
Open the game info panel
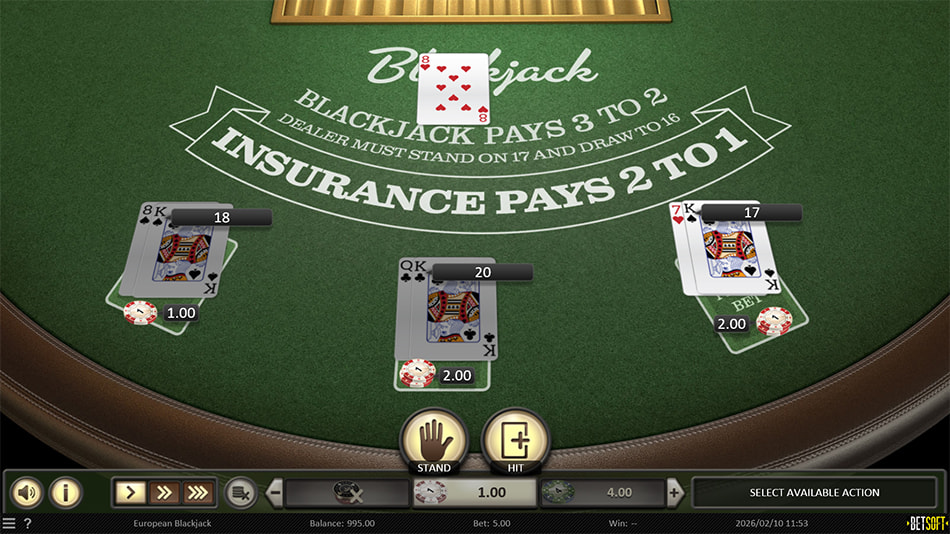point(66,492)
